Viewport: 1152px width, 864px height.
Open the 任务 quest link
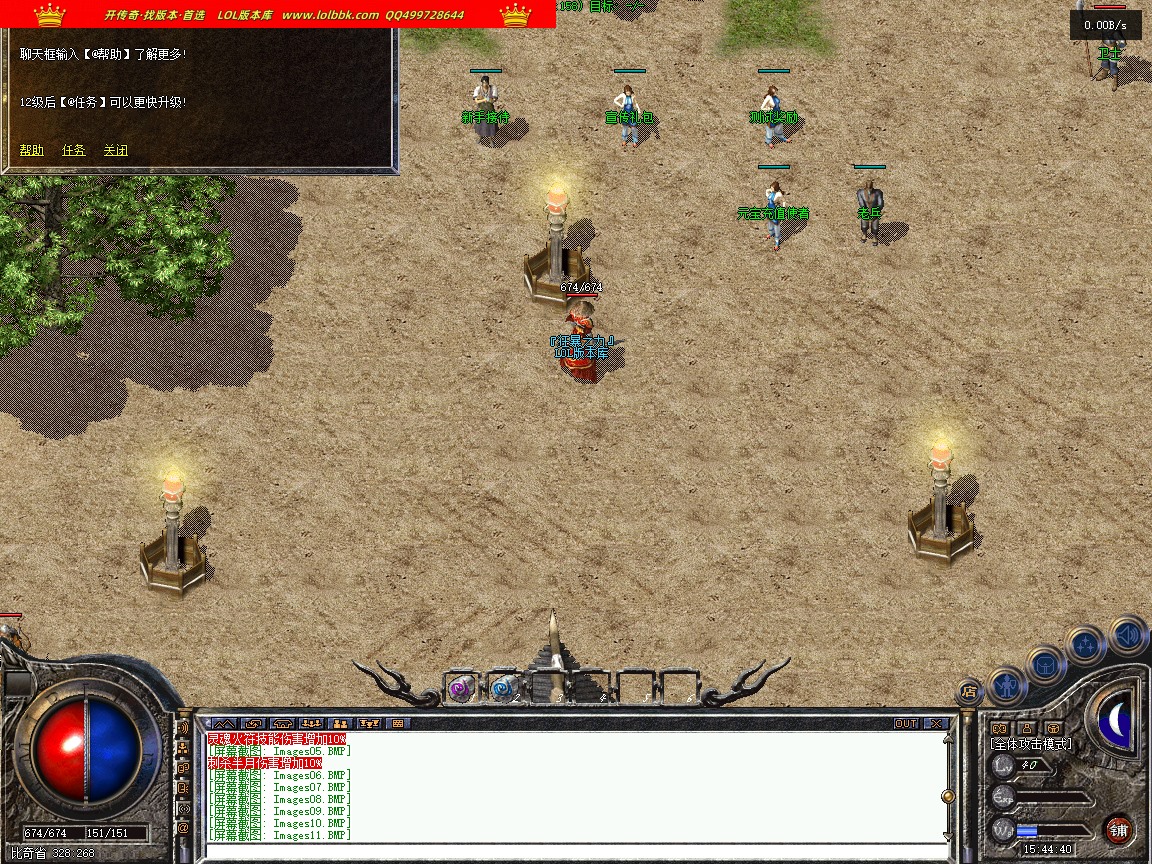click(x=74, y=151)
